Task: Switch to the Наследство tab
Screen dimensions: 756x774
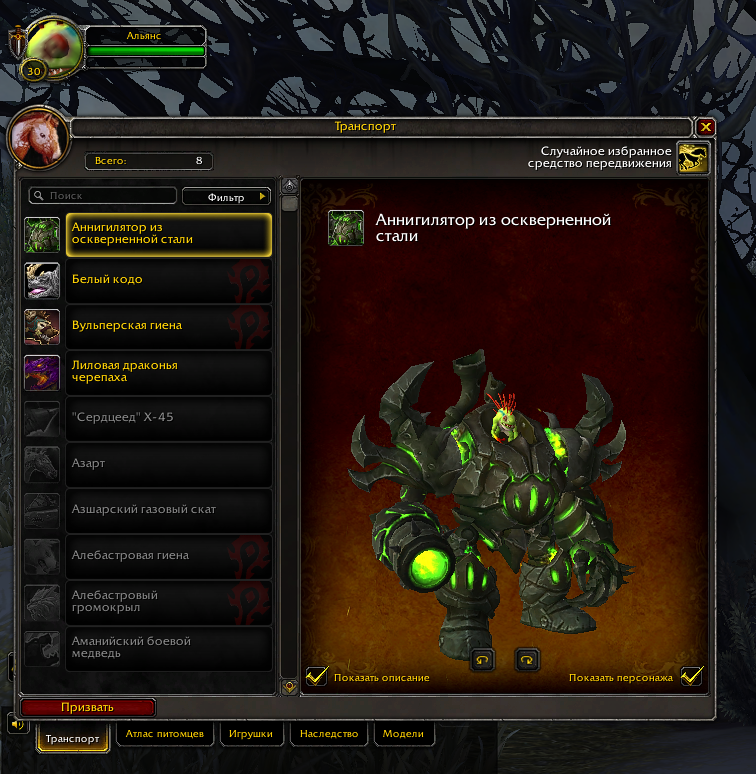Action: click(x=329, y=734)
